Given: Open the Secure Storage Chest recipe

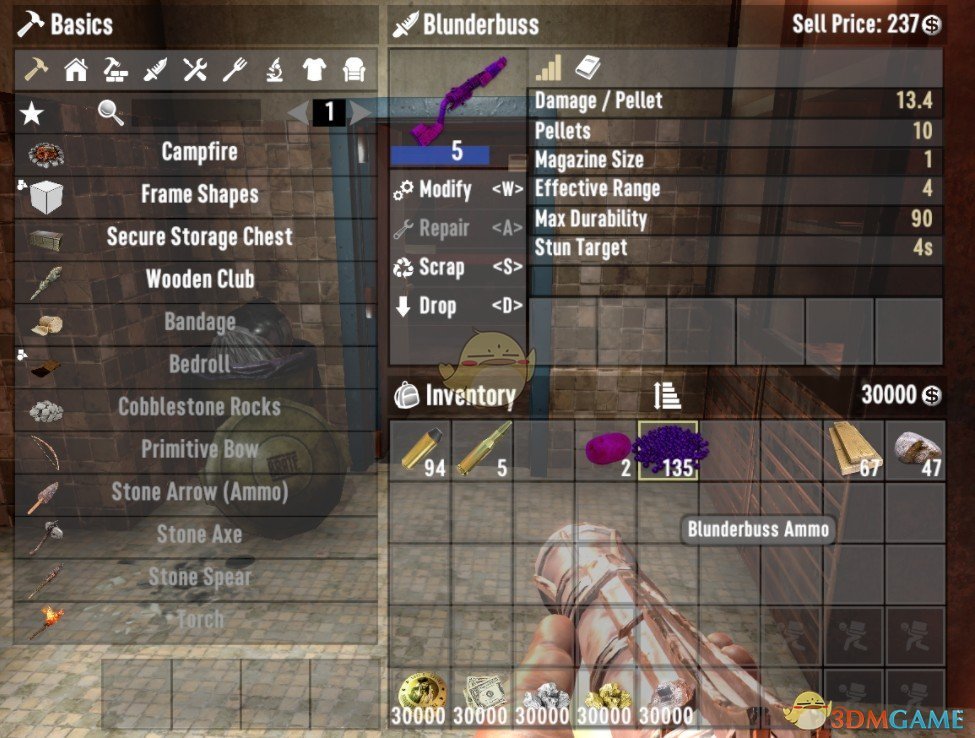Looking at the screenshot, I should tap(199, 237).
